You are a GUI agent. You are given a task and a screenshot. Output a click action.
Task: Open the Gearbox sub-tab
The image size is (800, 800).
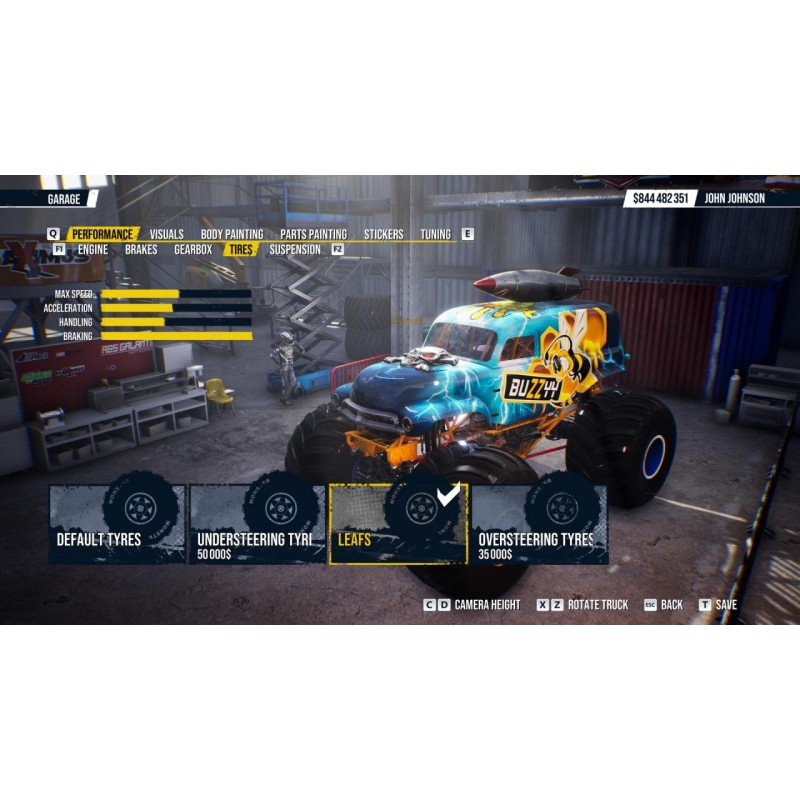tap(193, 249)
